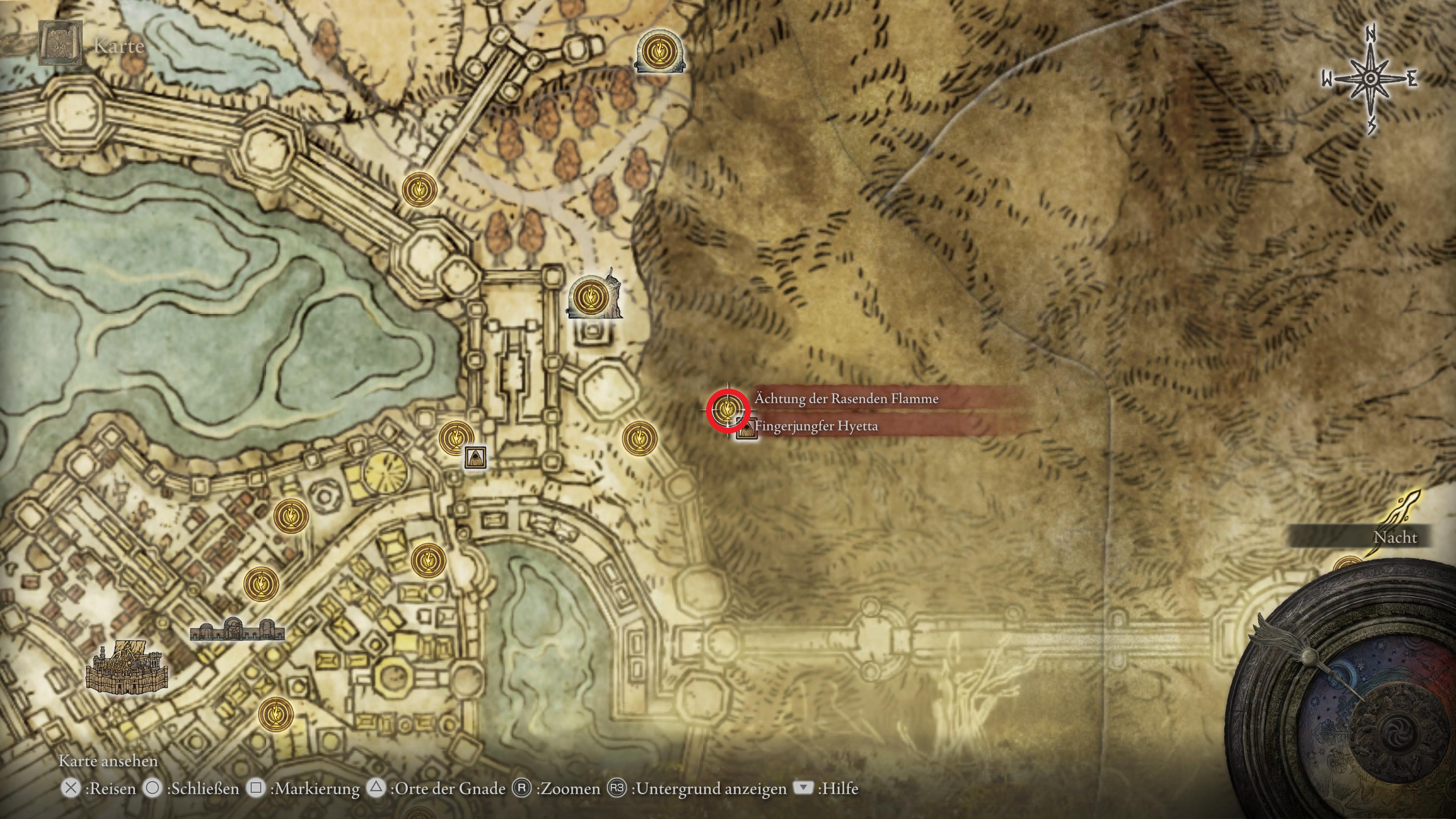Click the Fingerjungfer Hyetta NPC marker
Viewport: 1456px width, 819px height.
coord(747,428)
